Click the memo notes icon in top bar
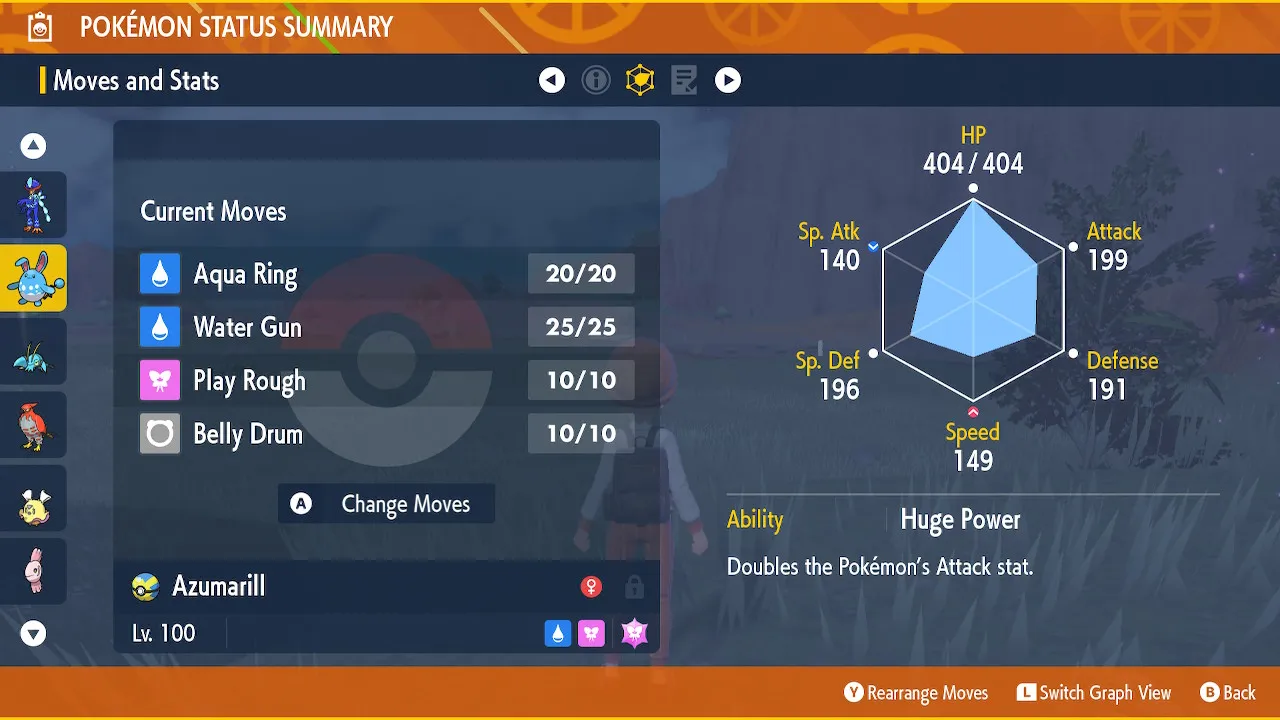This screenshot has width=1280, height=720. [683, 80]
